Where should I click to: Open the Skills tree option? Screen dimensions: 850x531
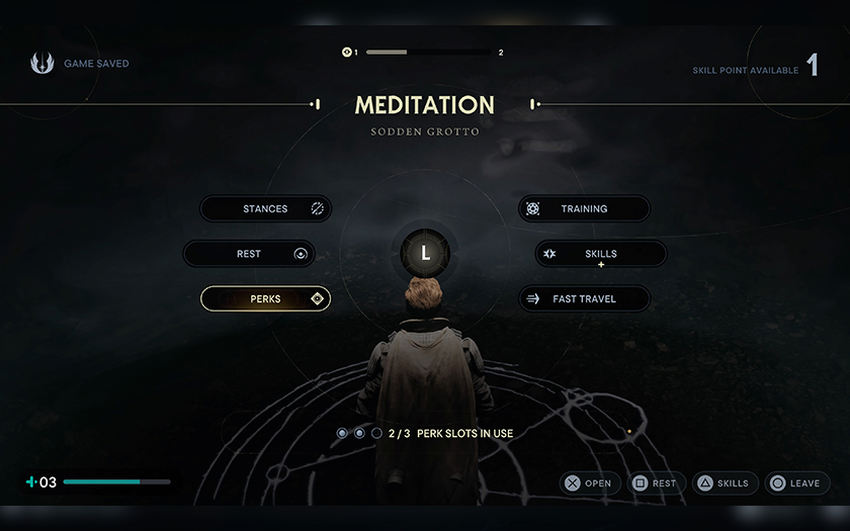pyautogui.click(x=600, y=254)
